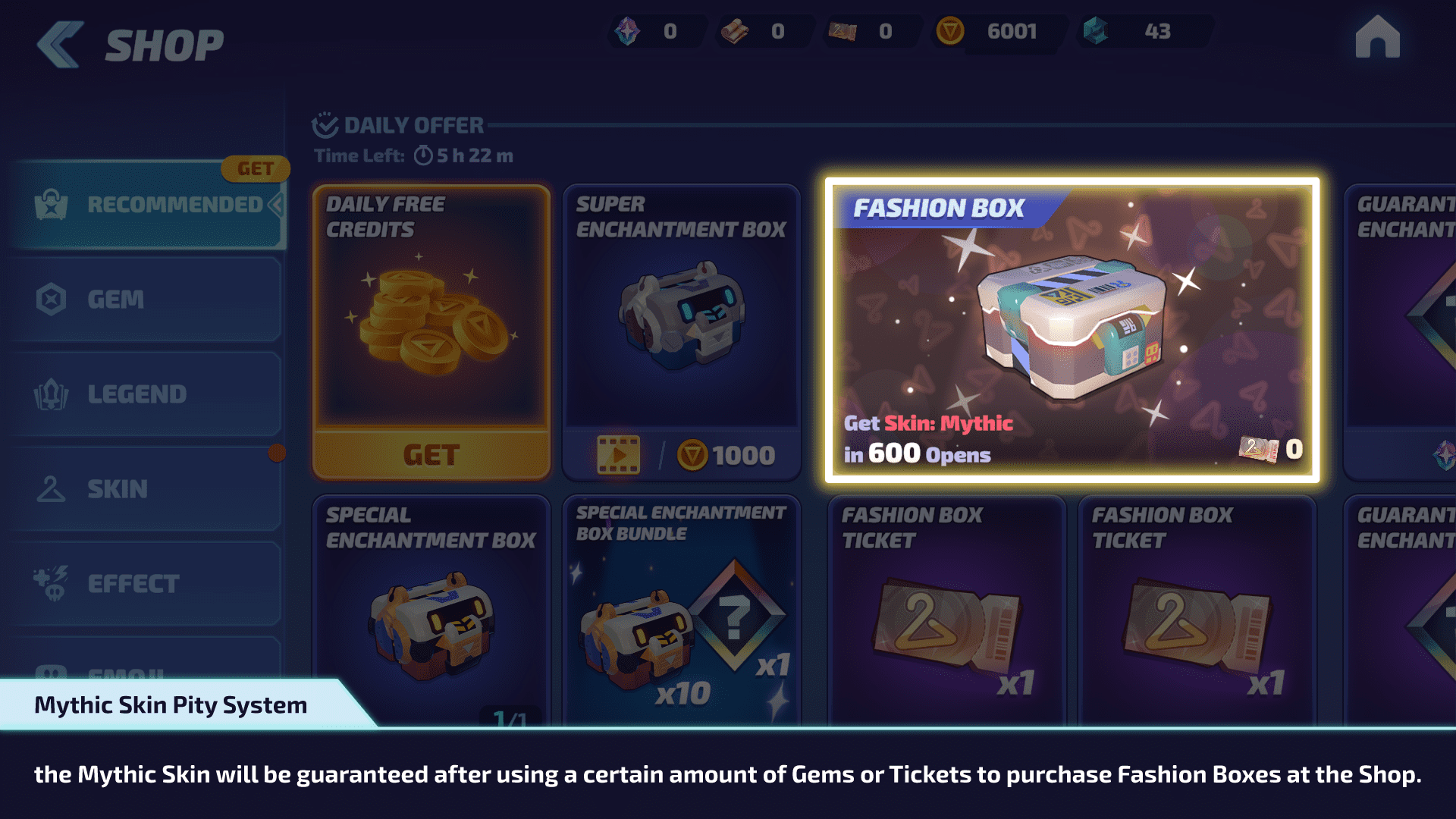
Task: Return to the home screen
Action: coord(1377,38)
